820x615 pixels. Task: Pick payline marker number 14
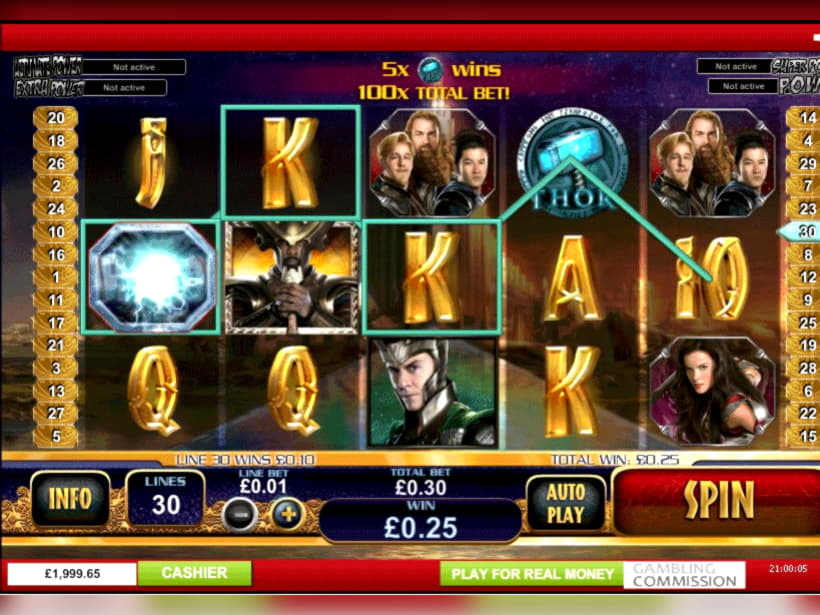803,118
